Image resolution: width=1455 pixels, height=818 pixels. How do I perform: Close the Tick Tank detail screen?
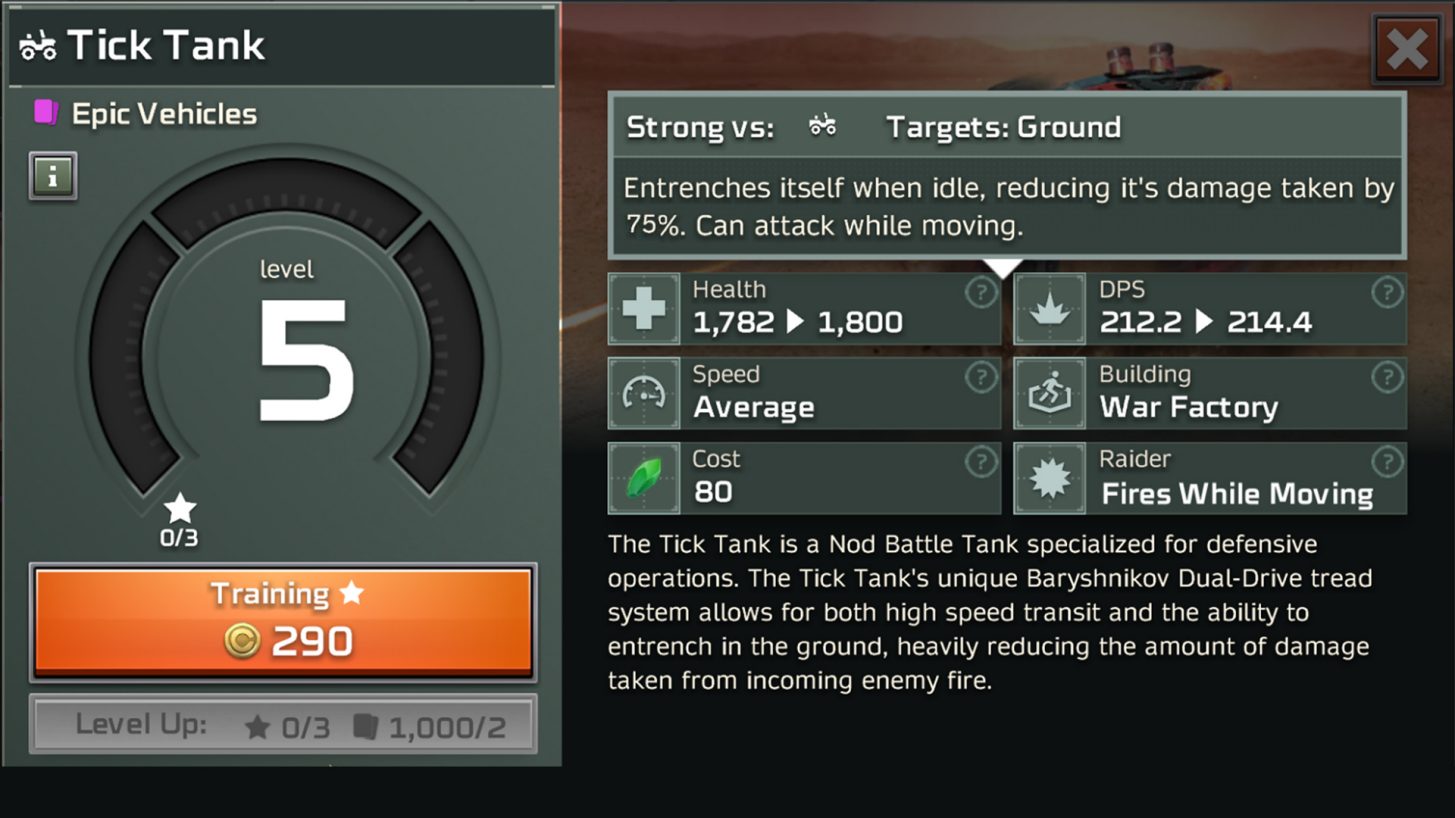click(1409, 47)
